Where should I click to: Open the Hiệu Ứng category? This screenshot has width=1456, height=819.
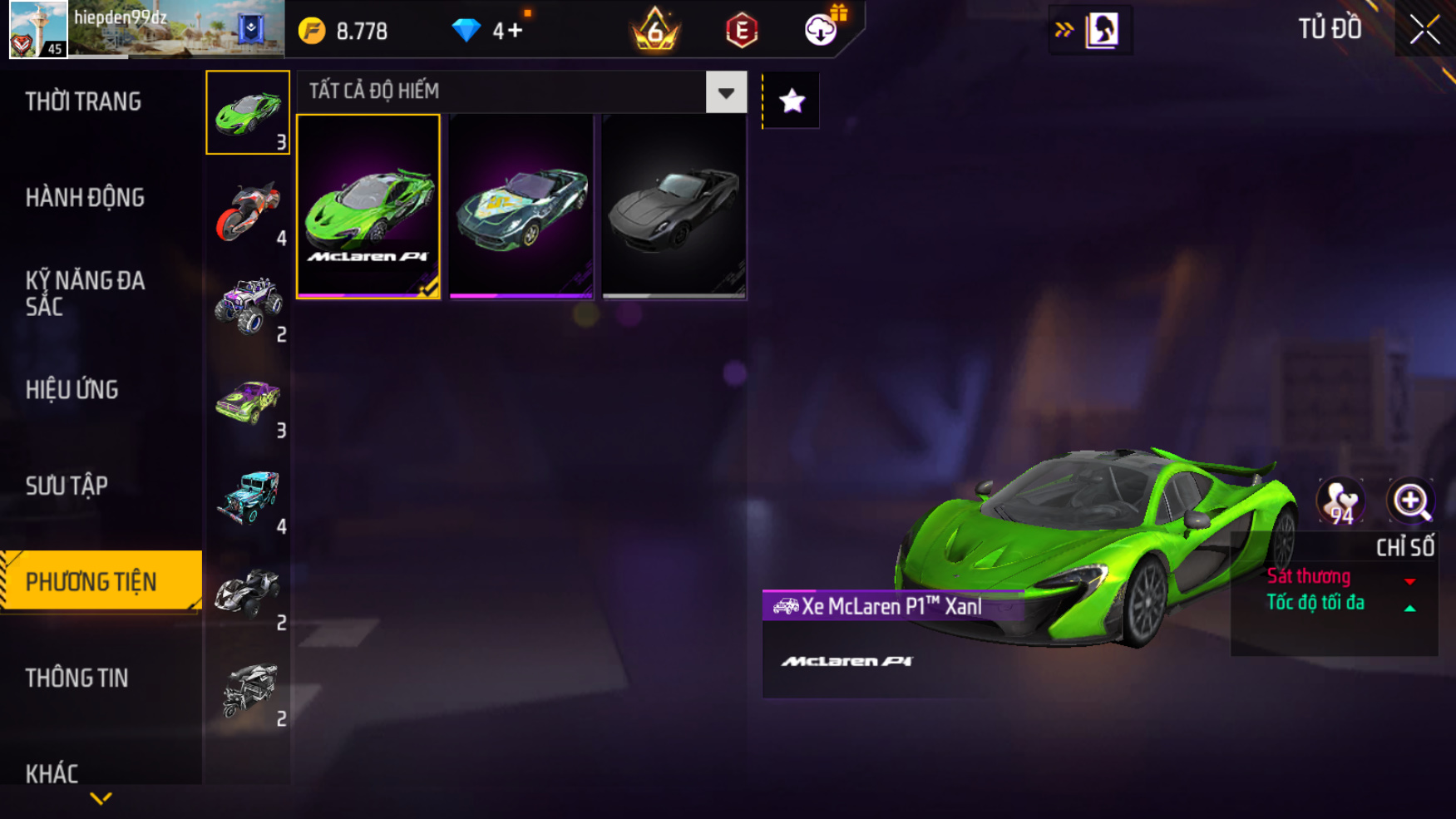coord(72,389)
